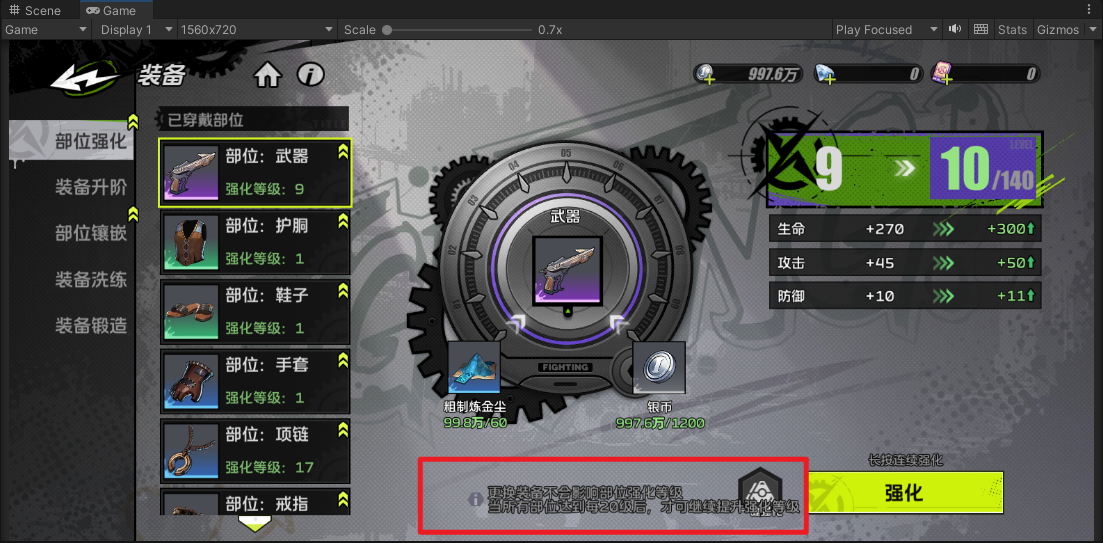Open the info icon beside the home button
Screen dimensions: 1103x543
coord(311,75)
